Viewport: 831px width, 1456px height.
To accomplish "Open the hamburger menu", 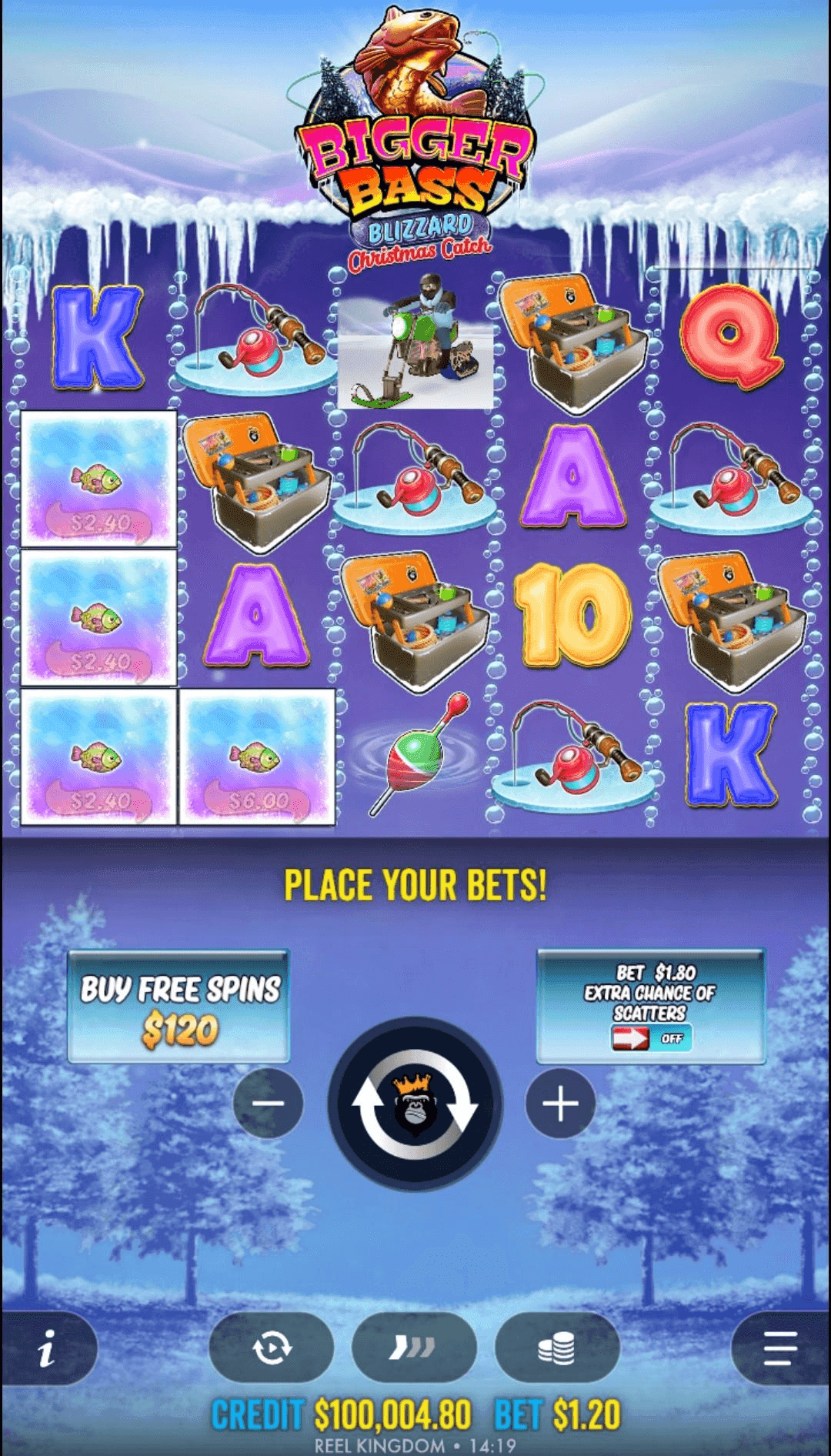I will (780, 1348).
